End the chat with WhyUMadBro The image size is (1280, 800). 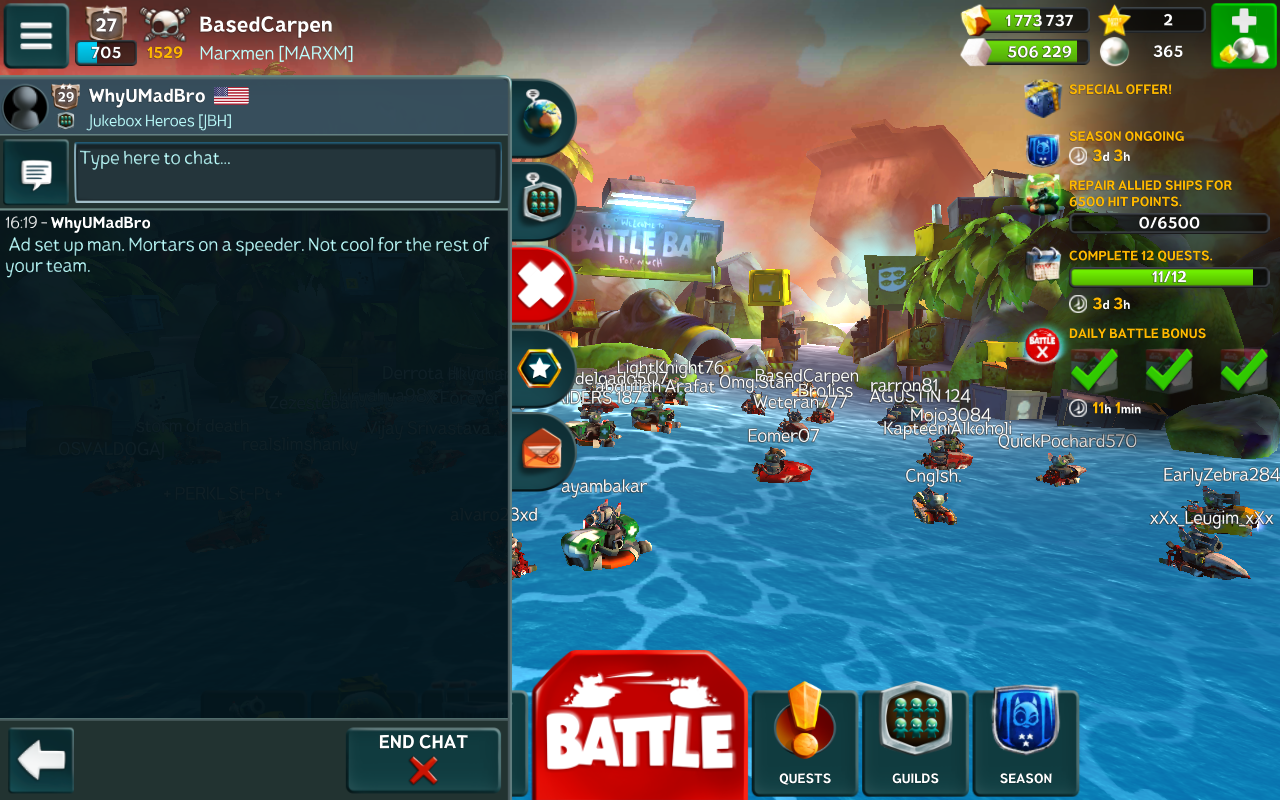[423, 759]
